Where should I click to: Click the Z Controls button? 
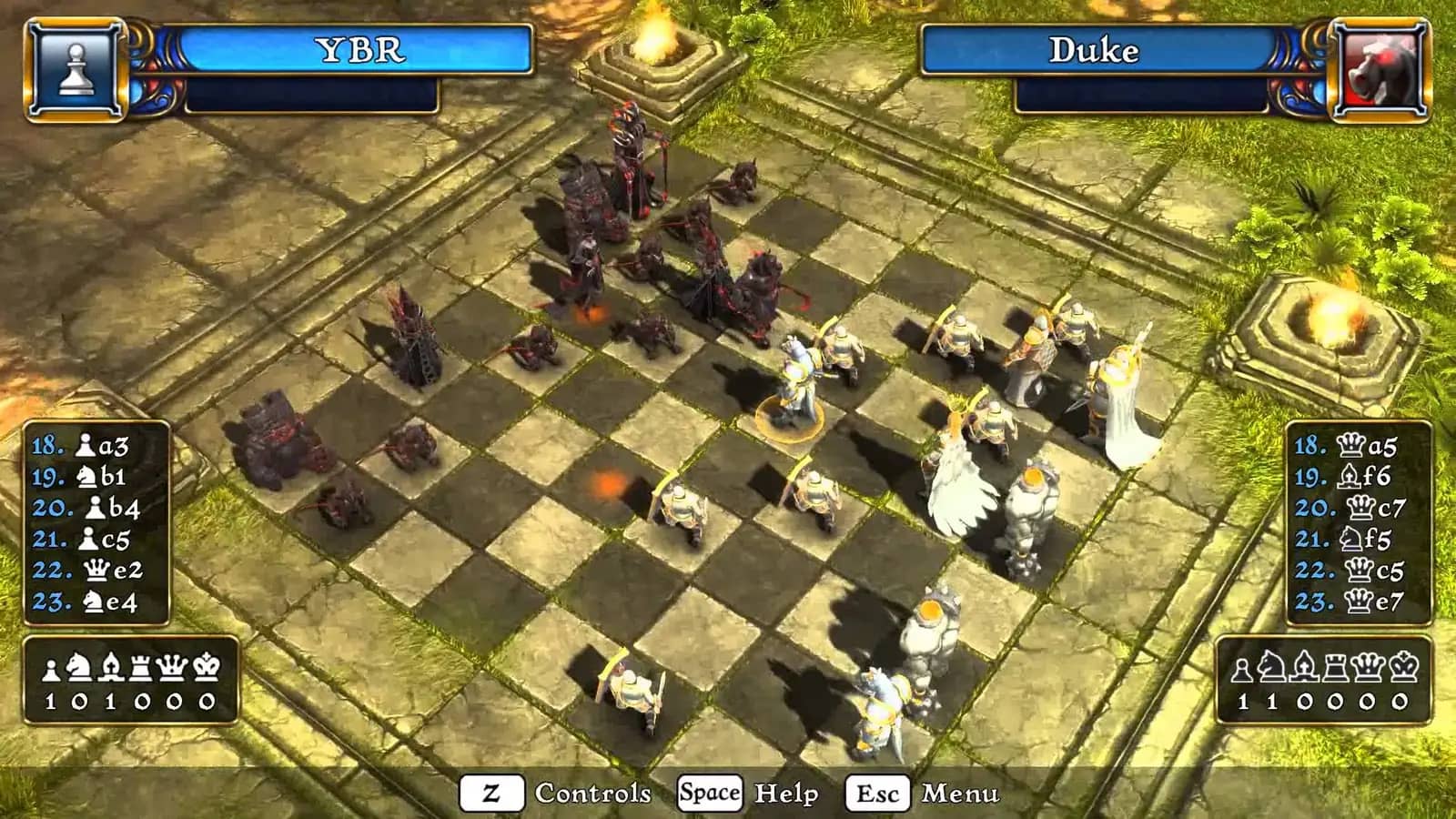[x=492, y=793]
